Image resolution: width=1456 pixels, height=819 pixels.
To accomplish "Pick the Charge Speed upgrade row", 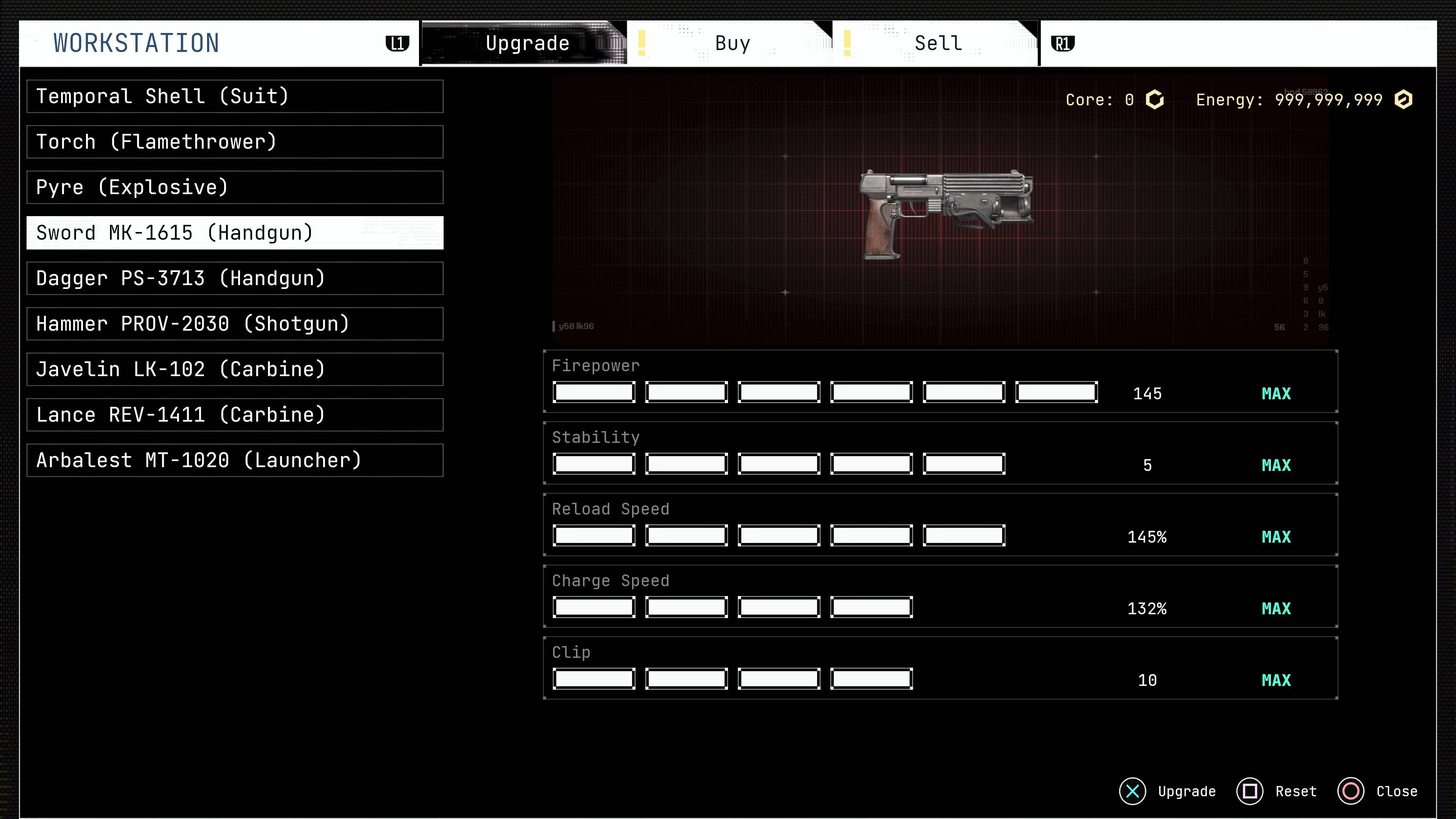I will pyautogui.click(x=940, y=597).
